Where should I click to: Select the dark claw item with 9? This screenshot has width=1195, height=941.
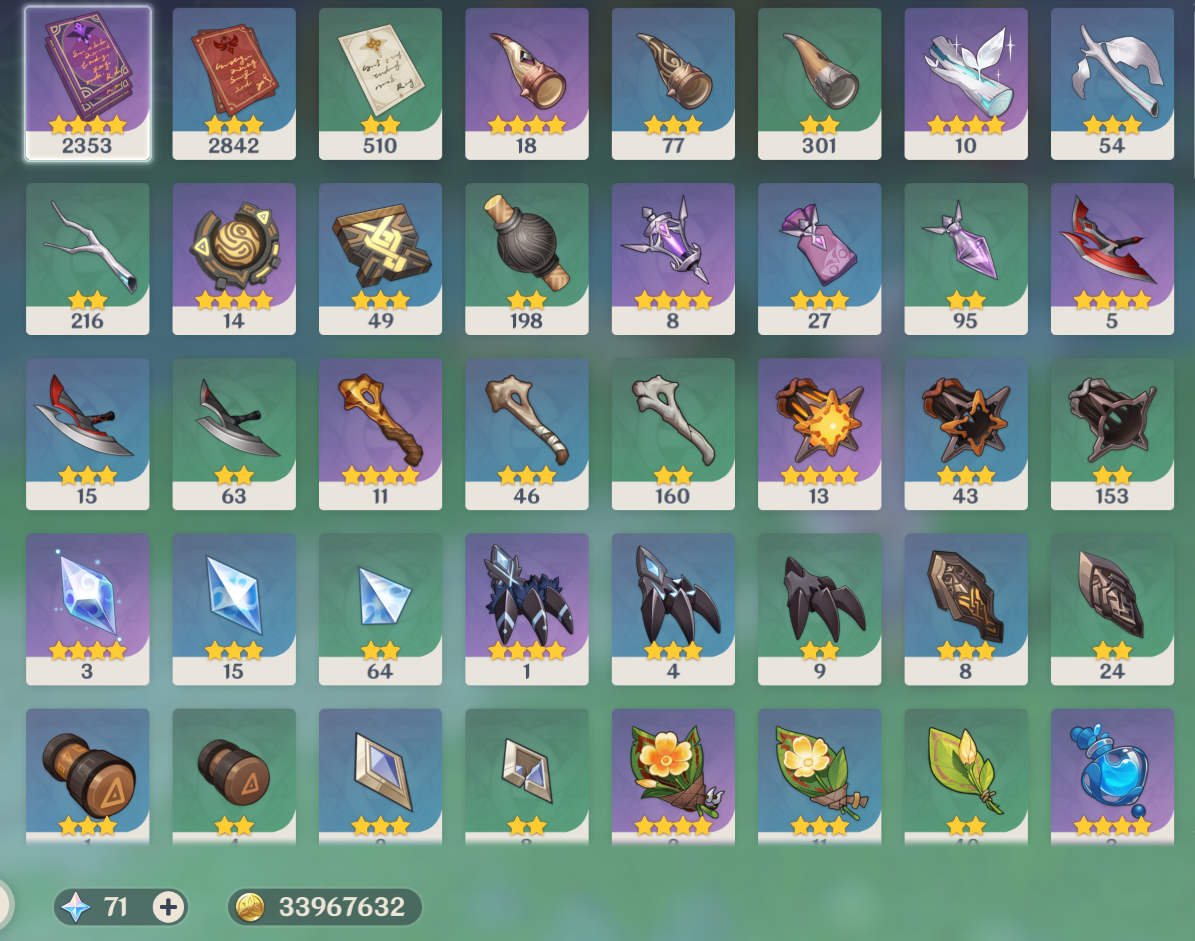click(x=819, y=607)
